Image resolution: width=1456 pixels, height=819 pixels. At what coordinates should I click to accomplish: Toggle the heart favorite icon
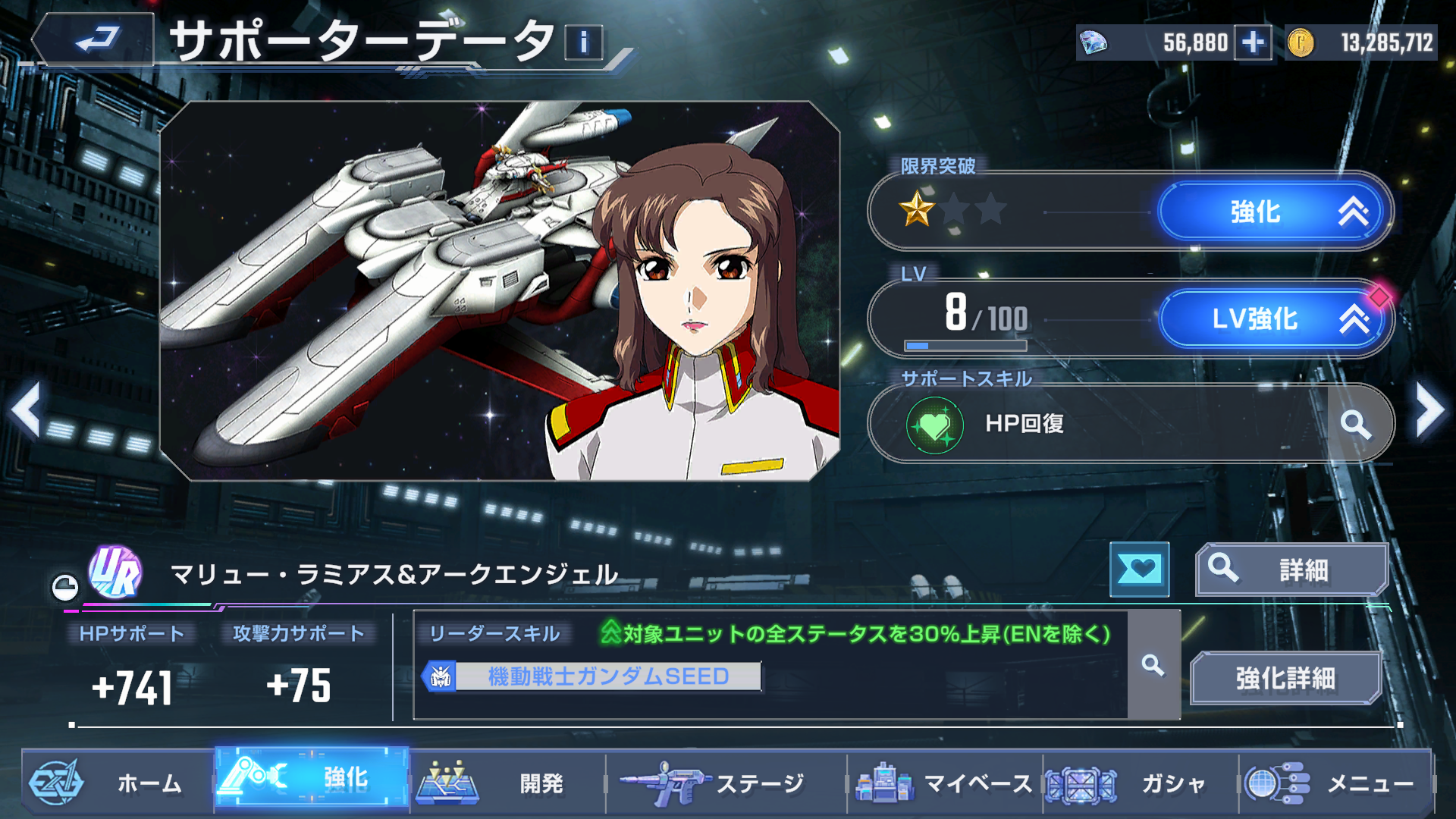[x=1139, y=570]
